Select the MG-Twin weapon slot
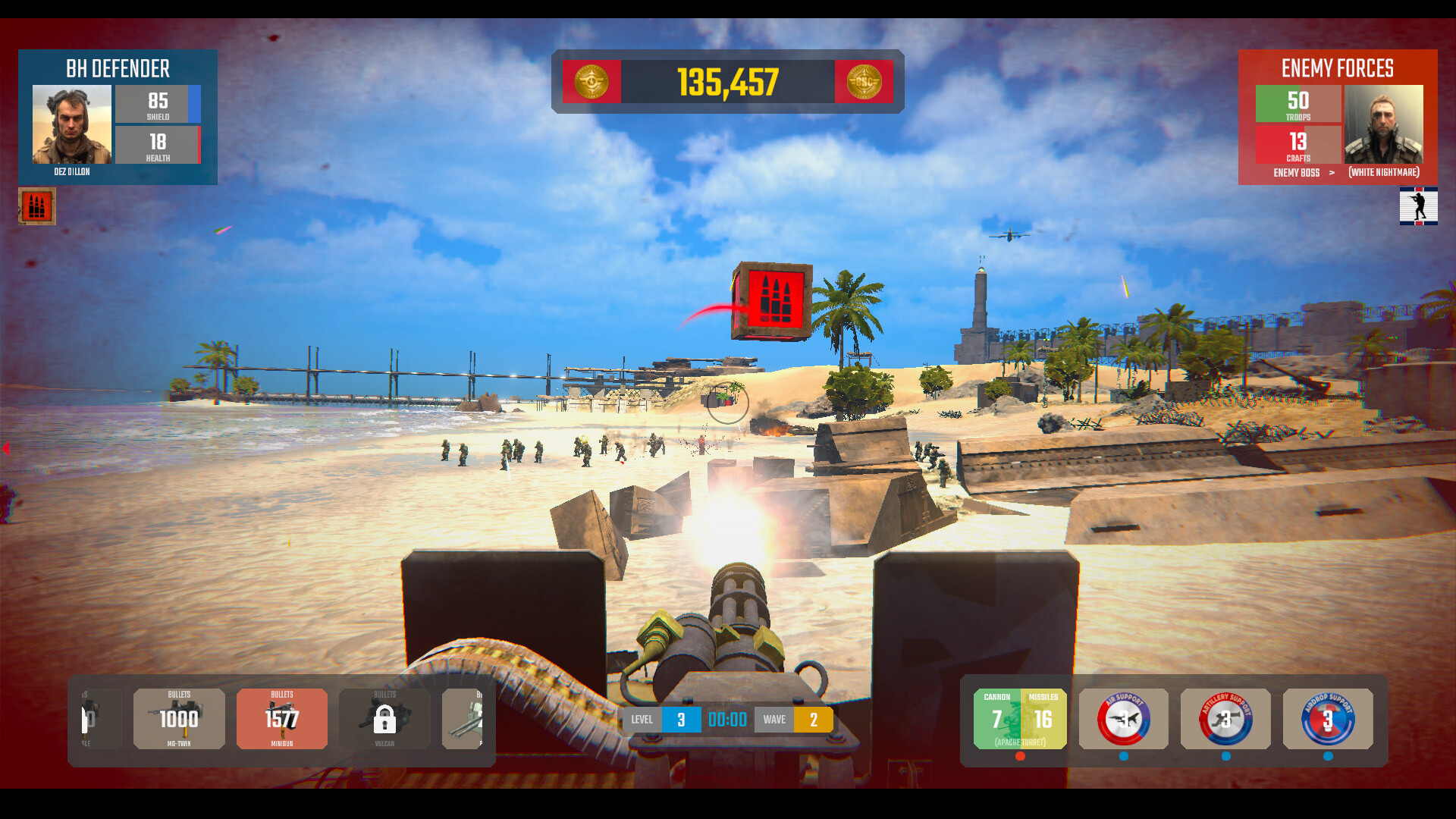This screenshot has height=819, width=1456. [x=179, y=719]
